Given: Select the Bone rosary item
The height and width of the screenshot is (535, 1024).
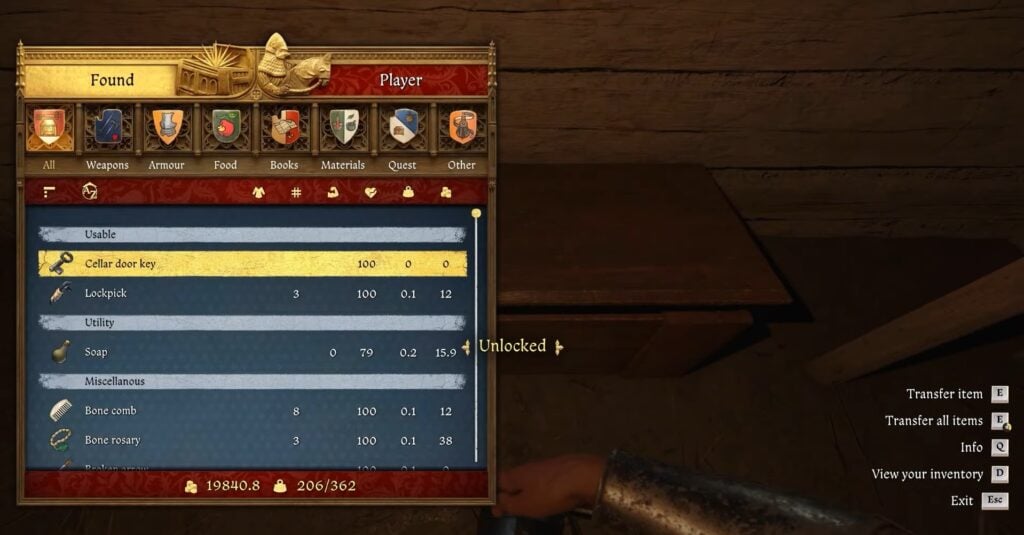Looking at the screenshot, I should click(252, 440).
